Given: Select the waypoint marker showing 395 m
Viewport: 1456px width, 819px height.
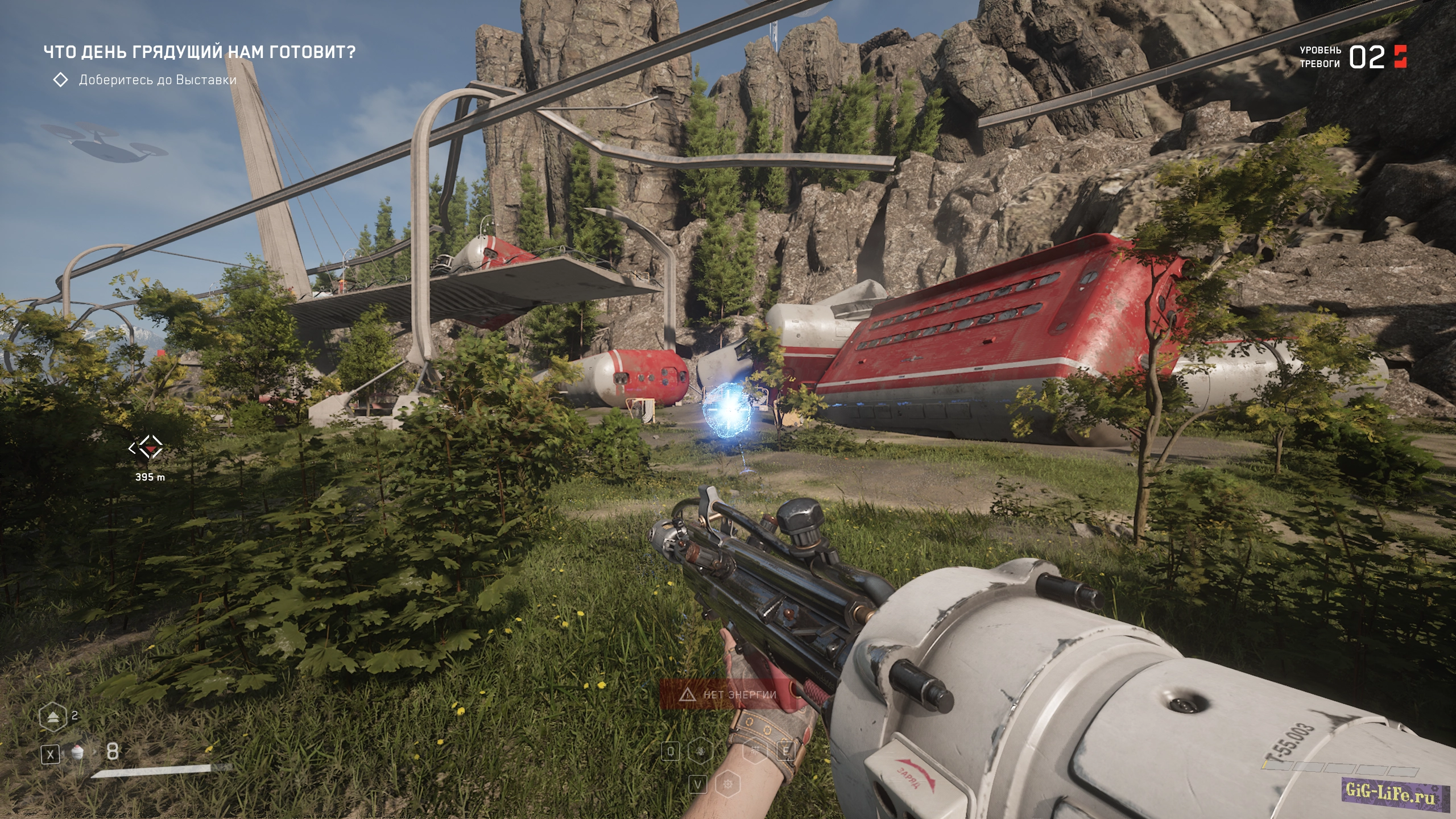Looking at the screenshot, I should (147, 449).
